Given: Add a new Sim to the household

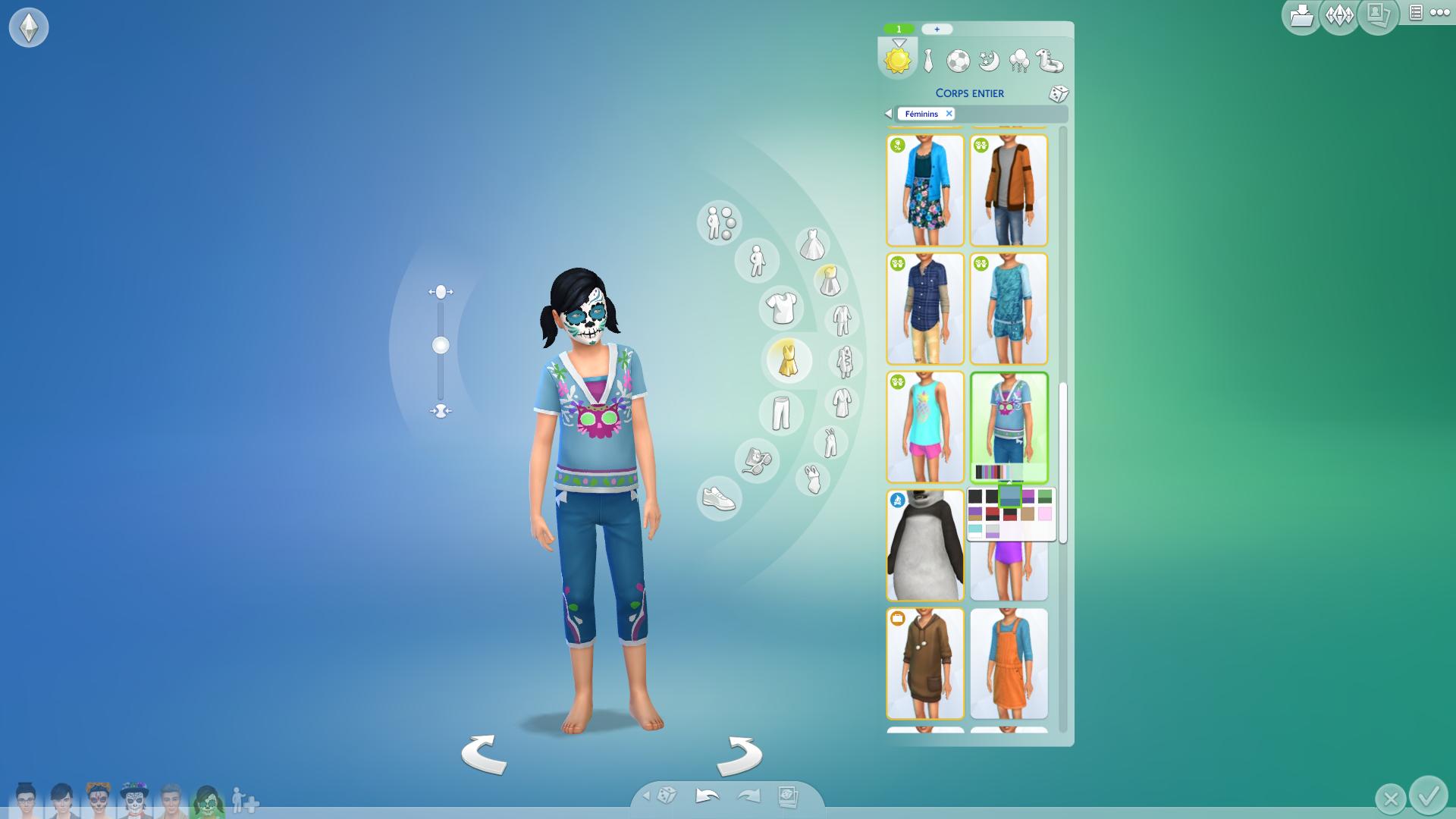Looking at the screenshot, I should (x=245, y=801).
